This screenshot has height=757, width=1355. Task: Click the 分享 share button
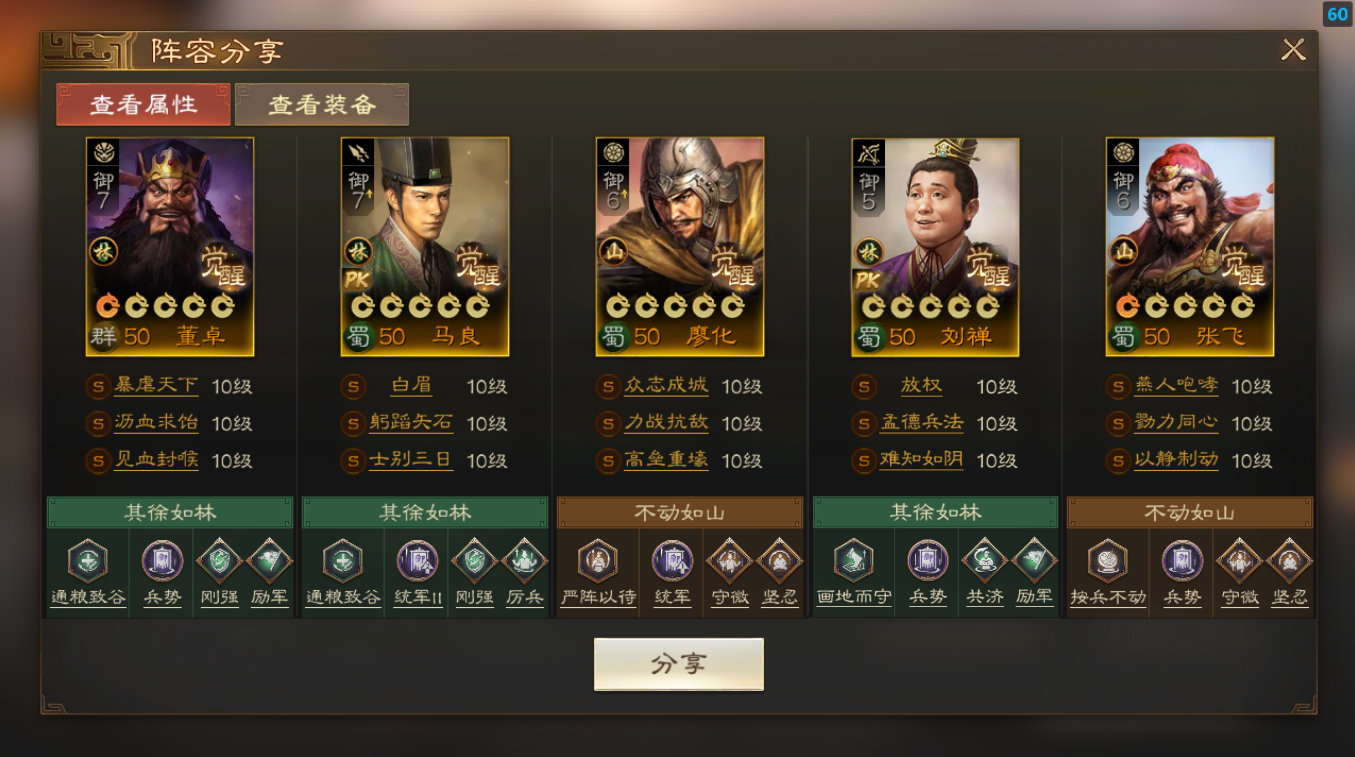[679, 665]
